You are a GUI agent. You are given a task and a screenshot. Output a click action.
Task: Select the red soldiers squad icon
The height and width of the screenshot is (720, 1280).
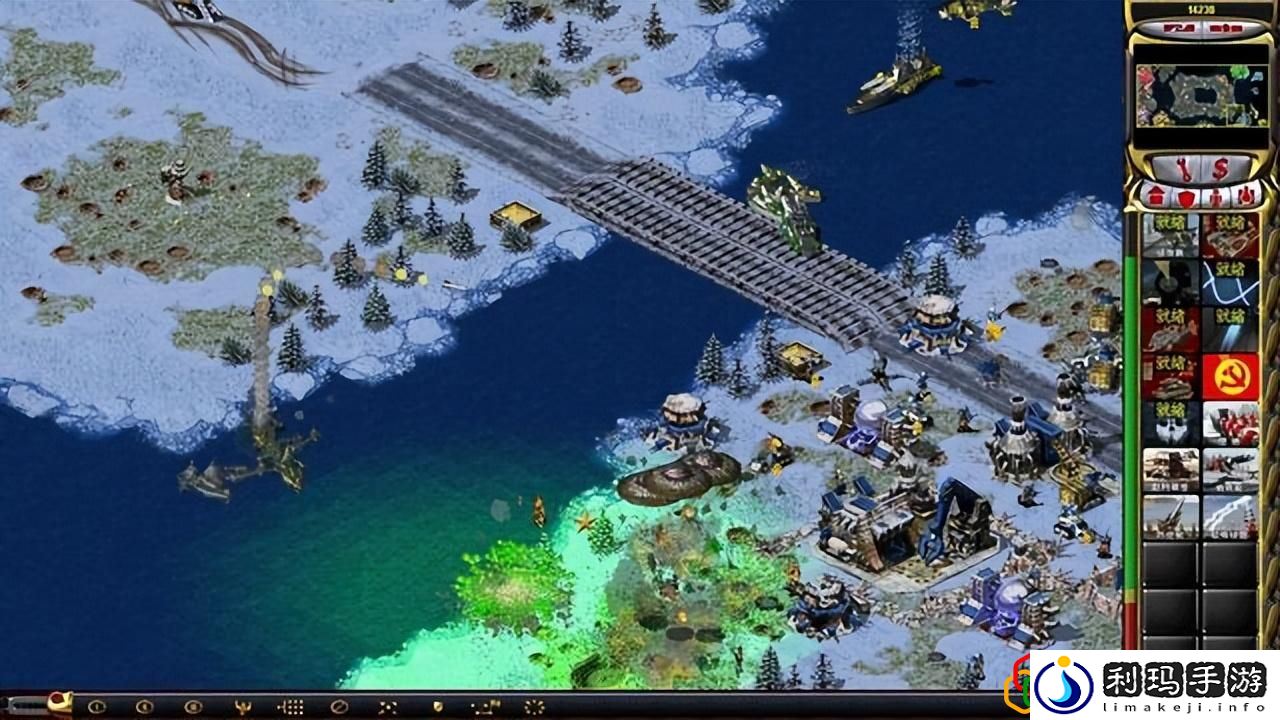1230,424
